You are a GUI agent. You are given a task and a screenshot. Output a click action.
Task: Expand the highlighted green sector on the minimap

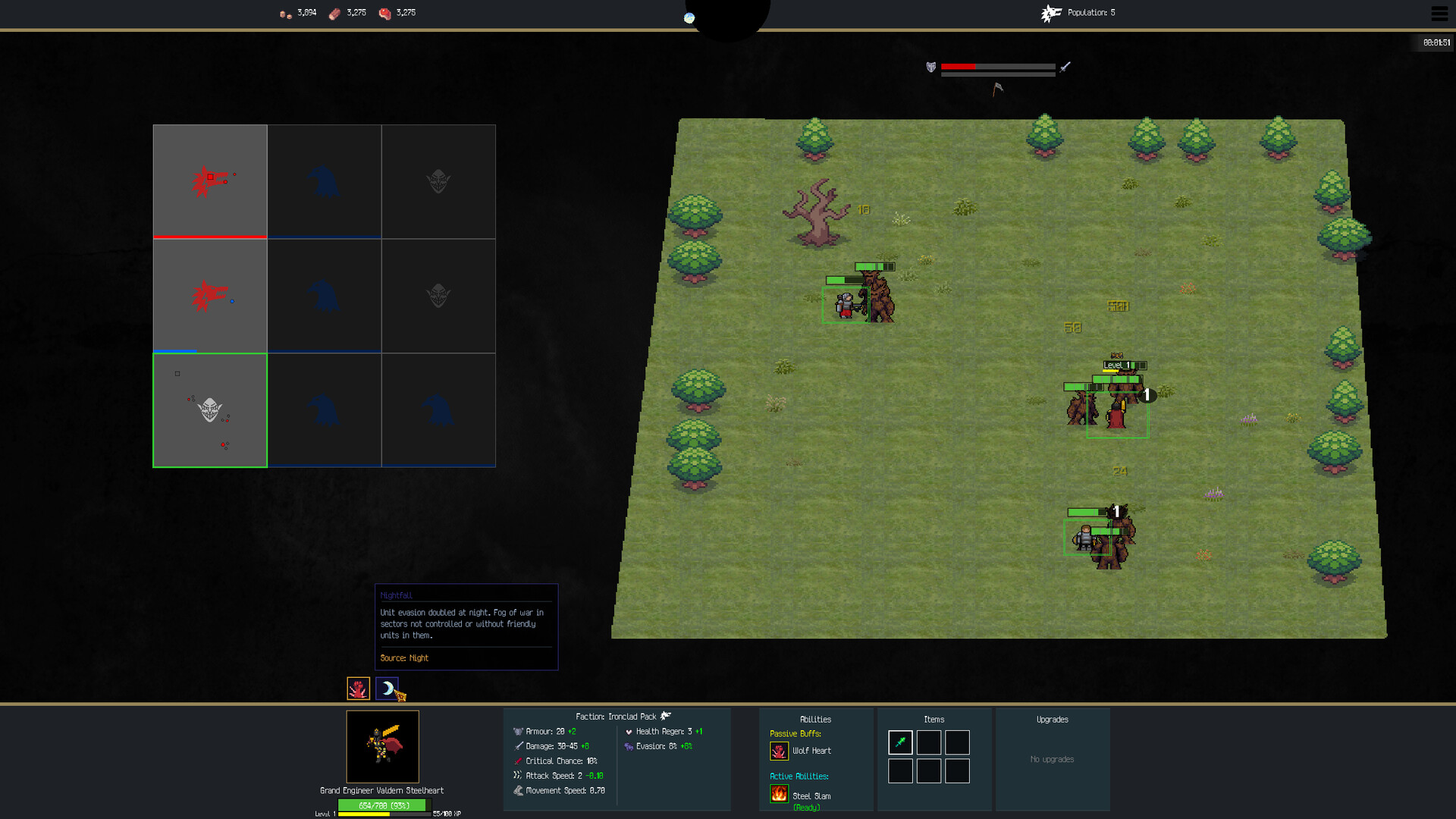click(x=210, y=409)
